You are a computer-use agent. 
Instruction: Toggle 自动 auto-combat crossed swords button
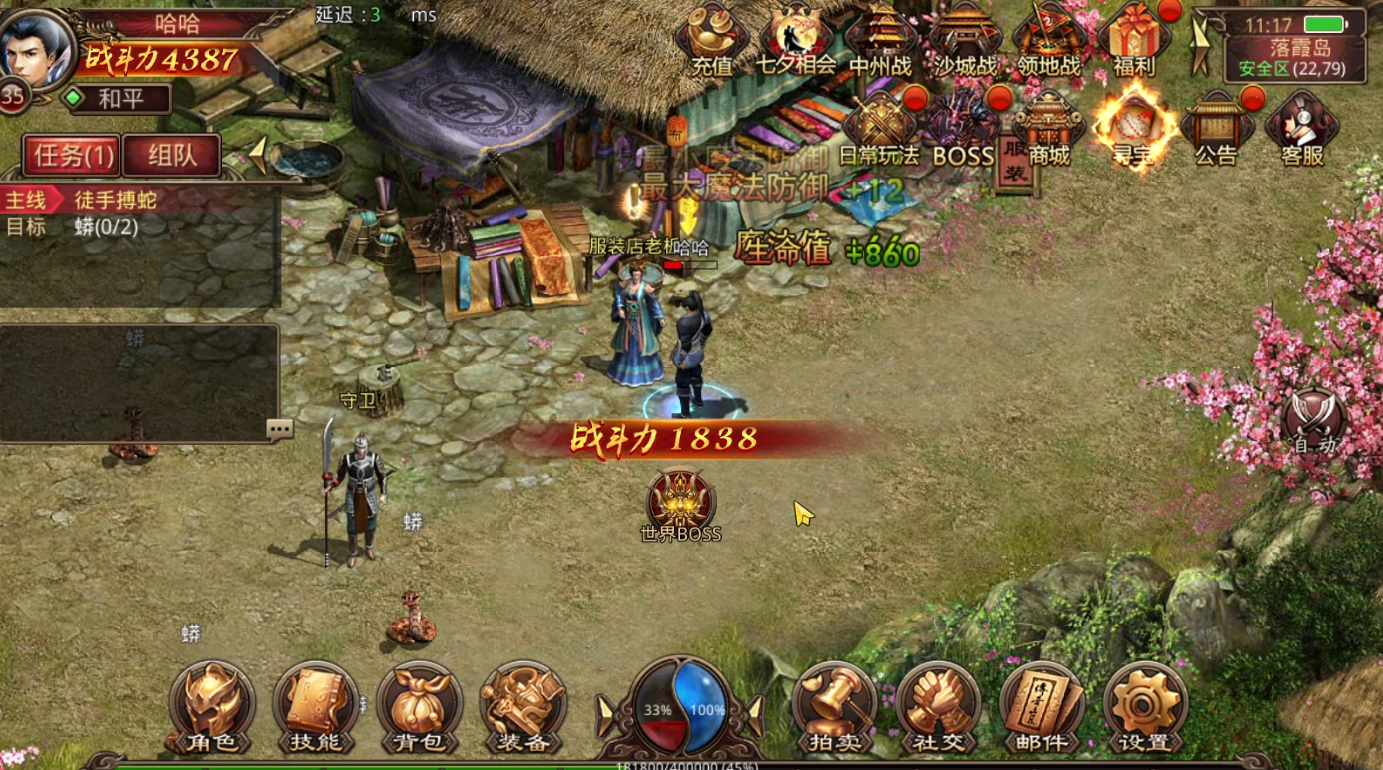(x=1314, y=422)
